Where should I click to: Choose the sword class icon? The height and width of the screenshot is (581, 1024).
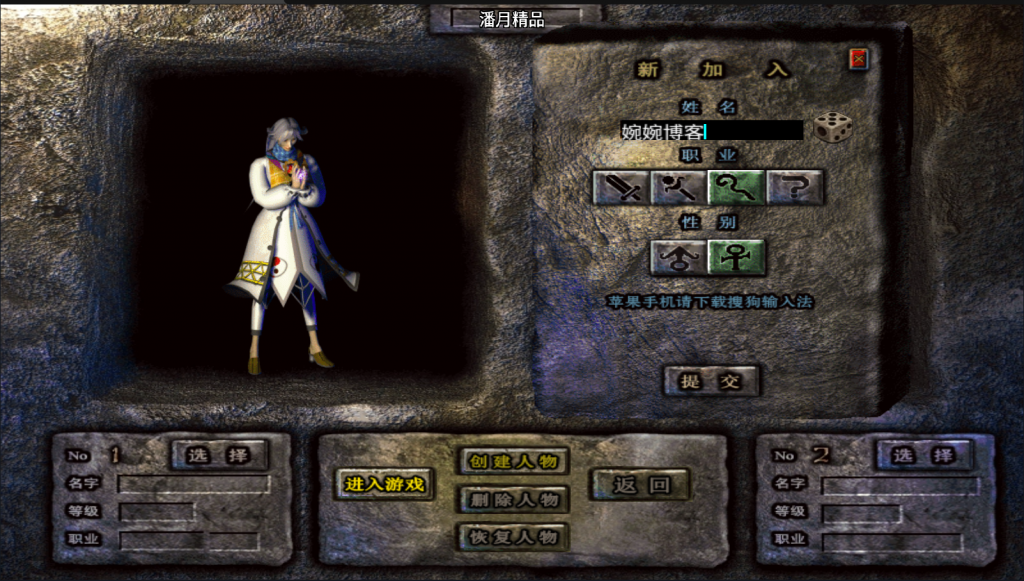click(621, 187)
